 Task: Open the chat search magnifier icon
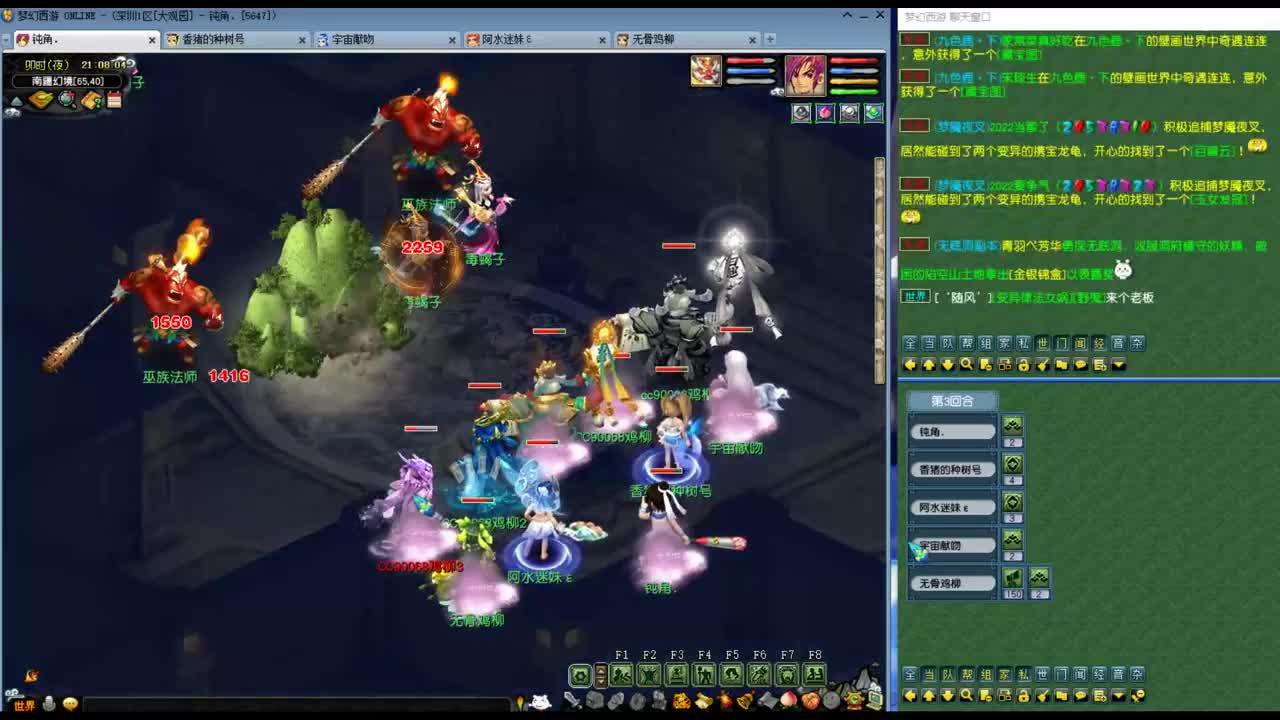point(968,363)
